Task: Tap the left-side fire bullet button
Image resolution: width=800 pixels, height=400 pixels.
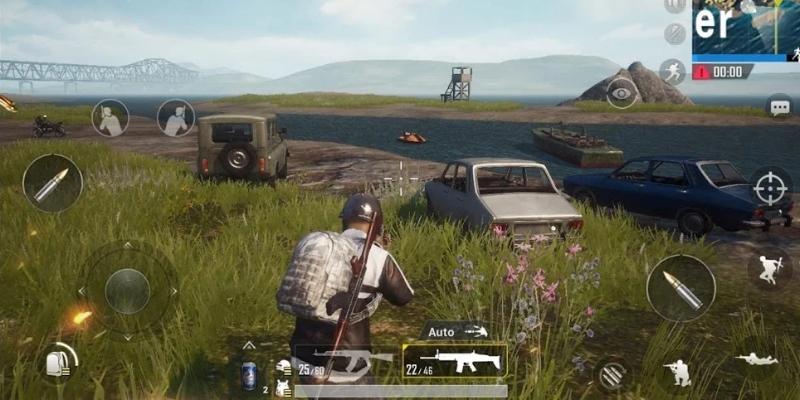Action: 51,183
